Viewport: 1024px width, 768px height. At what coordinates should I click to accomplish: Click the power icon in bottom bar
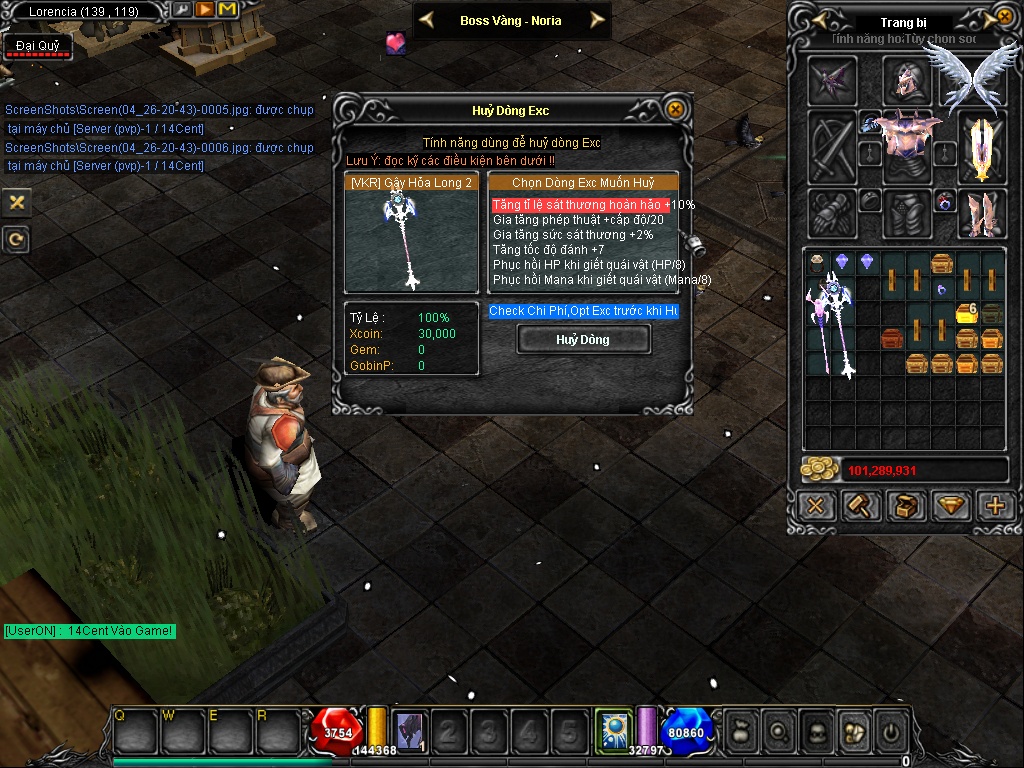pos(890,733)
